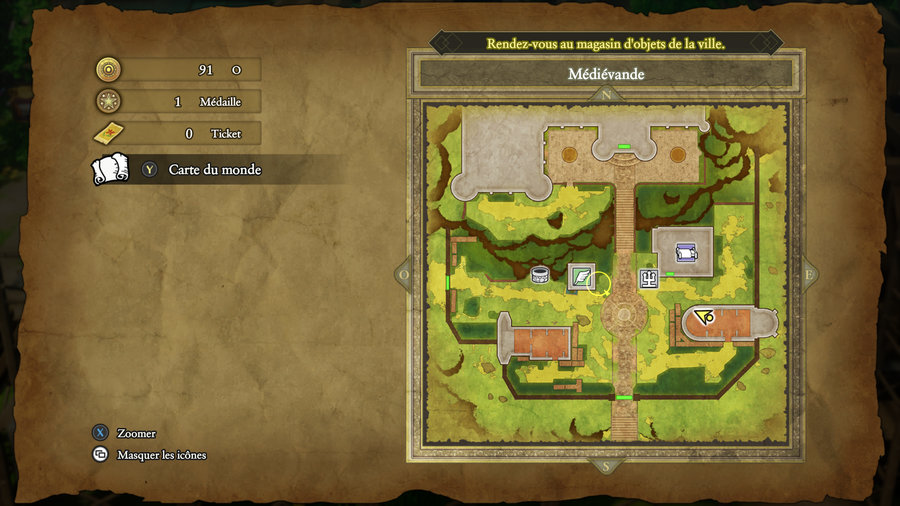Open the Carte du monde world map
The image size is (900, 506).
[214, 170]
